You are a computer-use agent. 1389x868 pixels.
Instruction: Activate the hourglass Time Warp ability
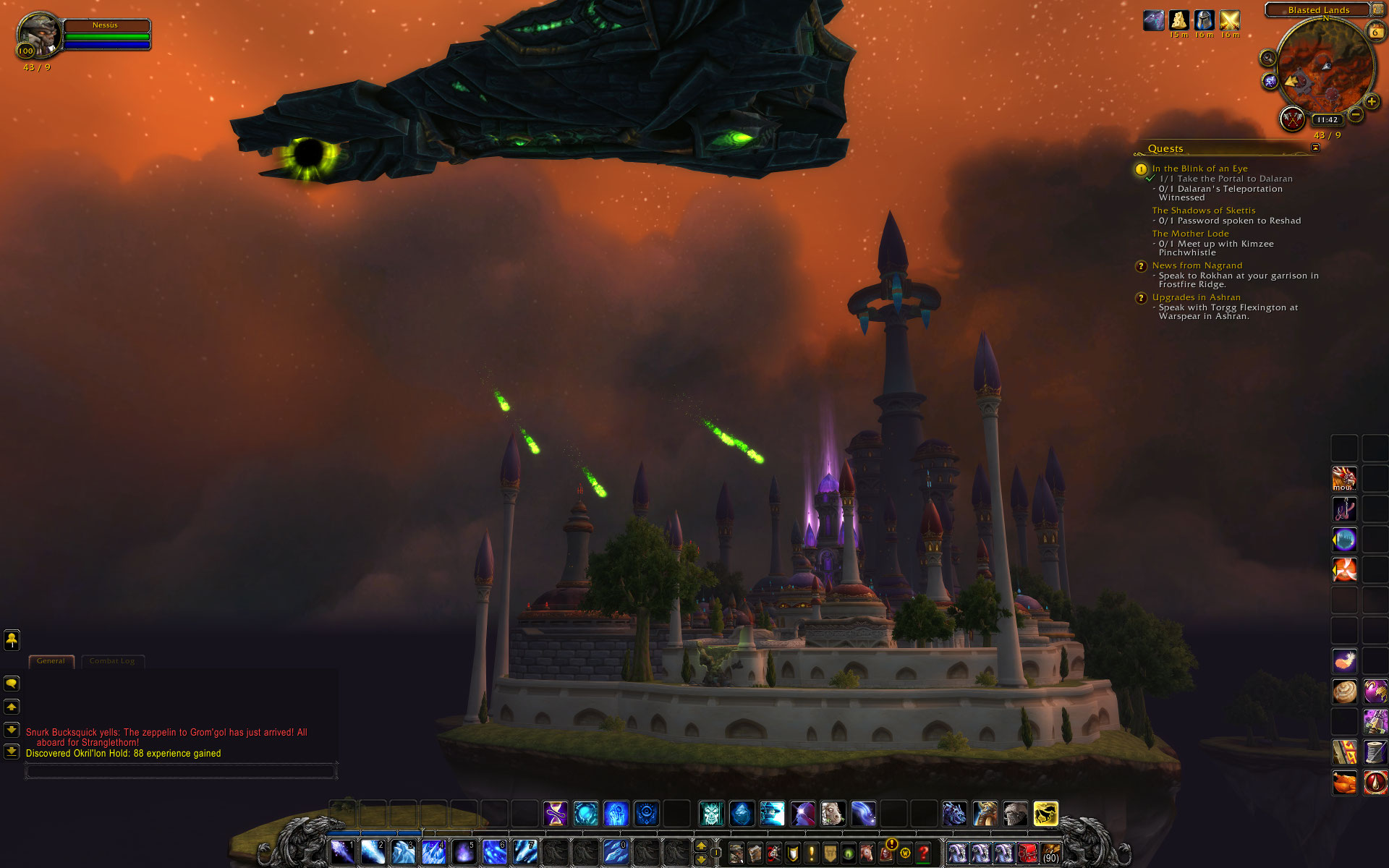pyautogui.click(x=556, y=814)
